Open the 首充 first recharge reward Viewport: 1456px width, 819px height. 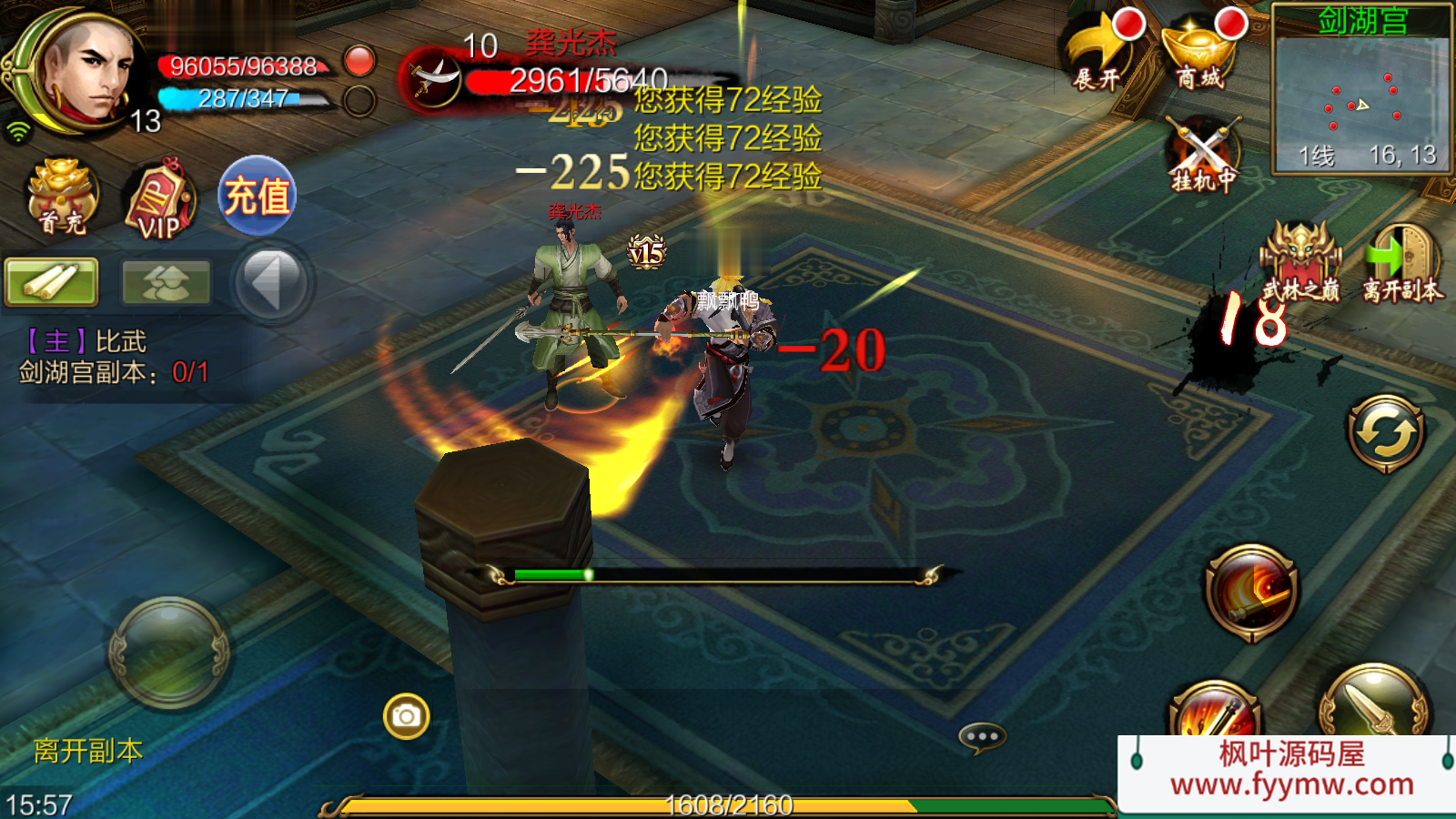click(62, 197)
